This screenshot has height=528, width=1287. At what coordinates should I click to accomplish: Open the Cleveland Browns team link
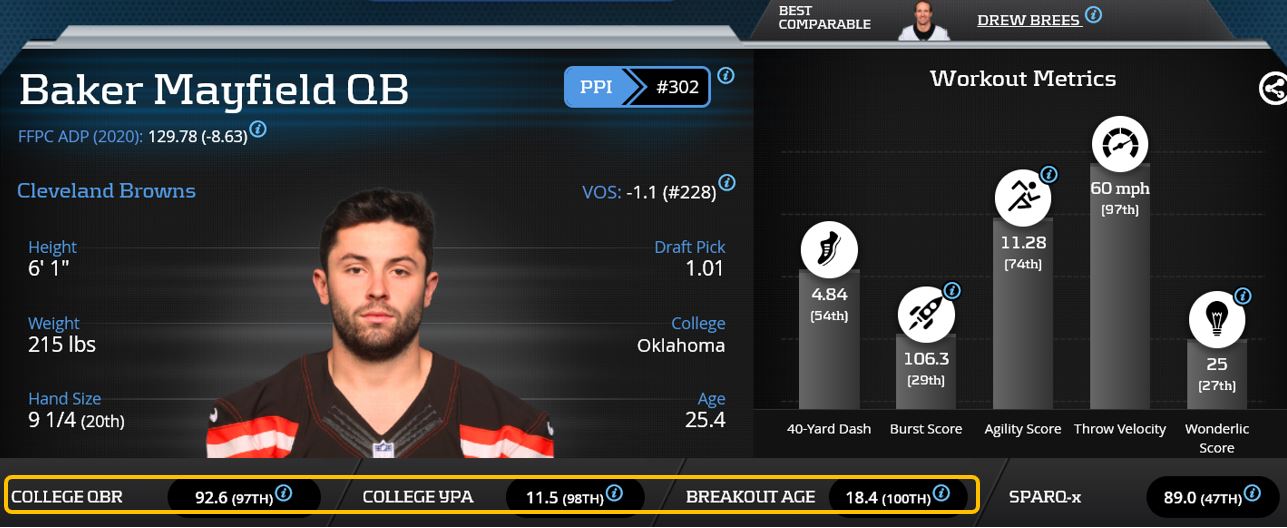pos(106,191)
